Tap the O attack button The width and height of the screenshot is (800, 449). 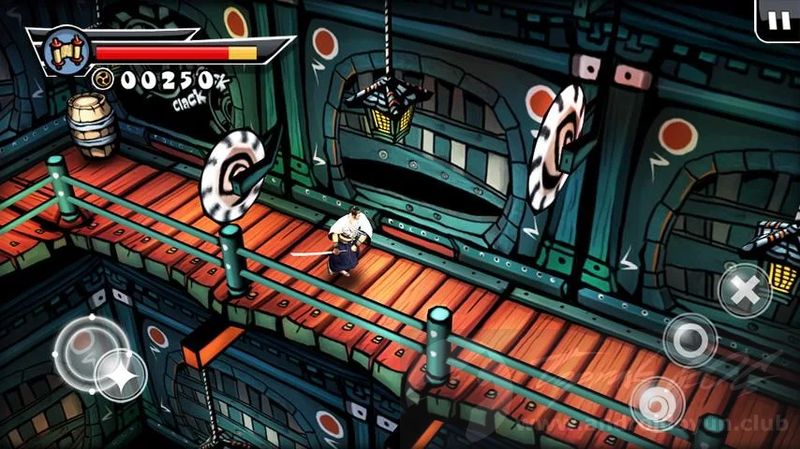[x=690, y=340]
